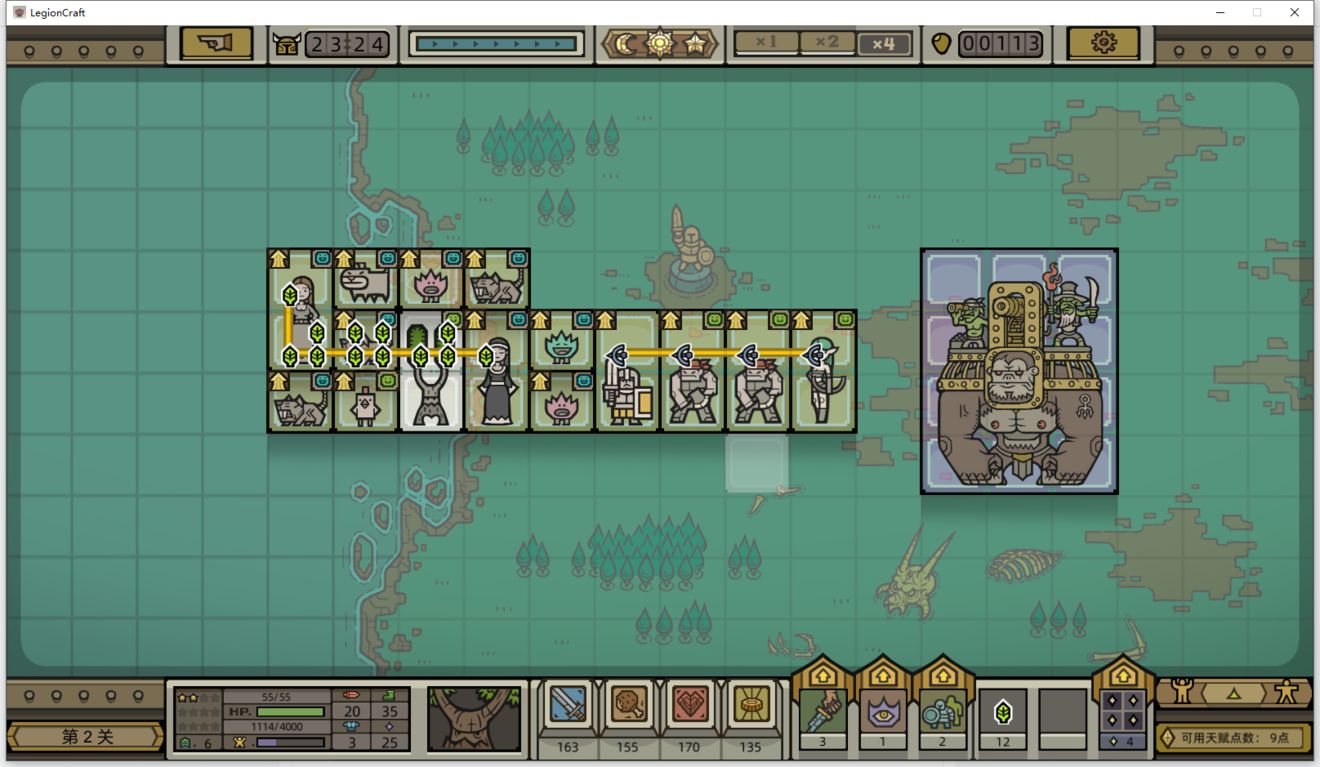The width and height of the screenshot is (1320, 767).
Task: Select the brown rock resource icon
Action: tap(628, 706)
